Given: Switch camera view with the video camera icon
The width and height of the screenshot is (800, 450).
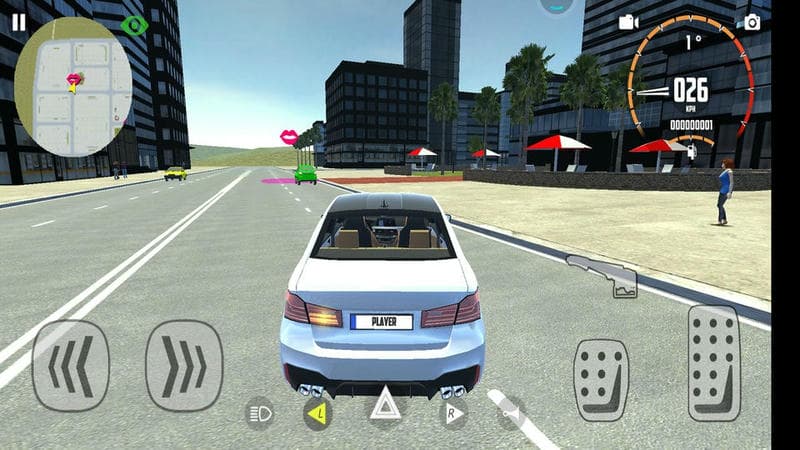Looking at the screenshot, I should coord(628,22).
